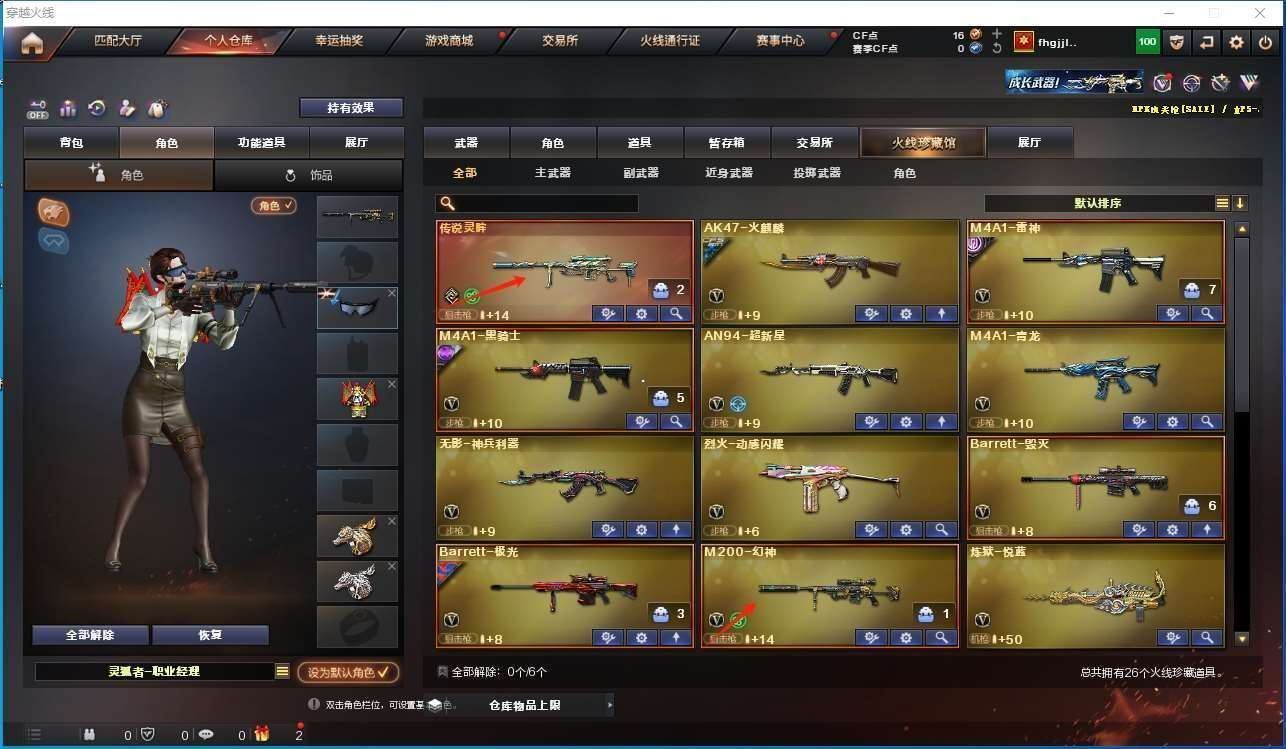Choose the Barrett-毁灭 weapon card
Viewport: 1286px width, 749px height.
(1096, 482)
